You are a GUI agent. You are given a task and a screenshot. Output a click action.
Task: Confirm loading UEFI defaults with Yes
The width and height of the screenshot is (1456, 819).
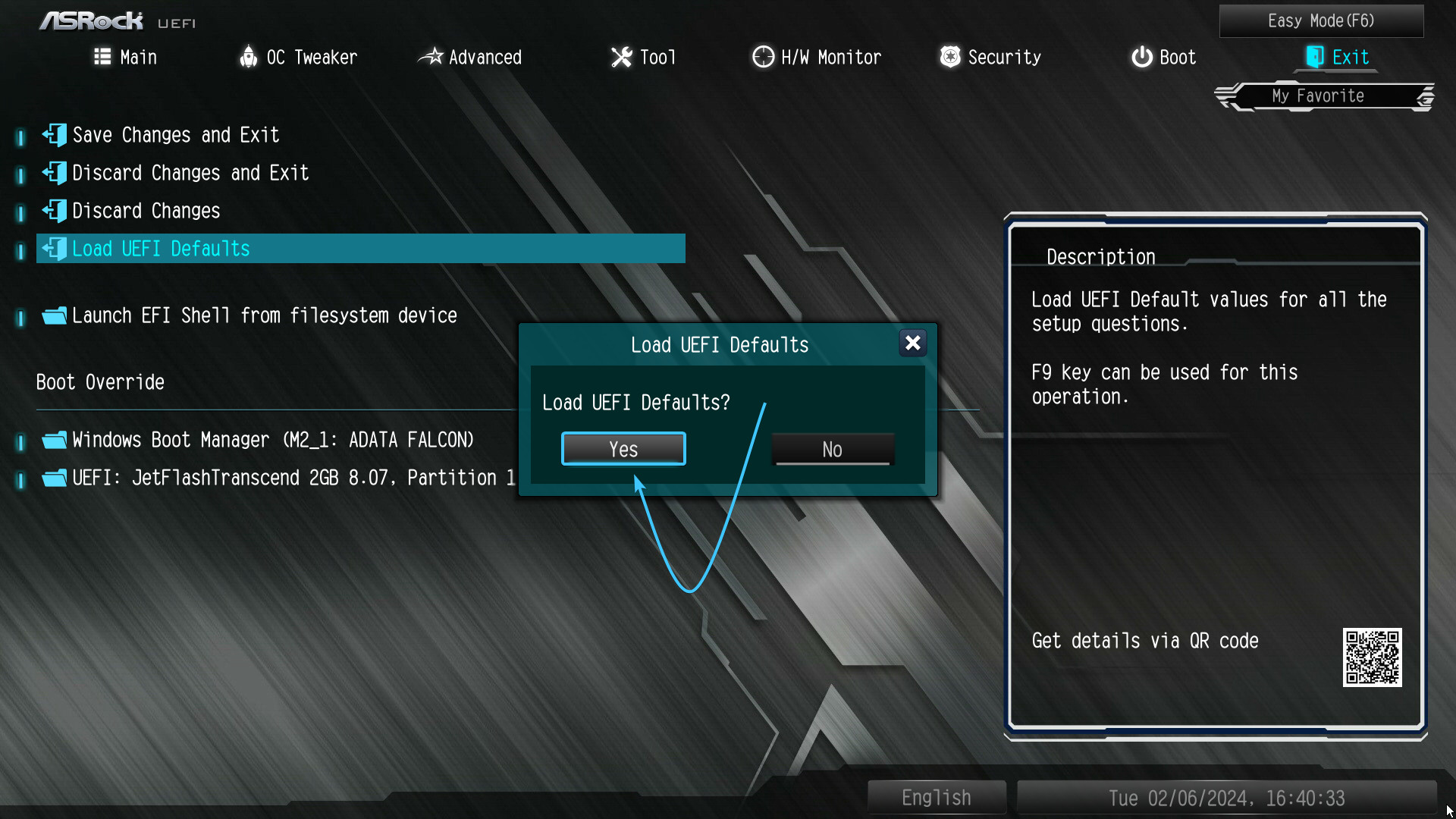coord(623,448)
